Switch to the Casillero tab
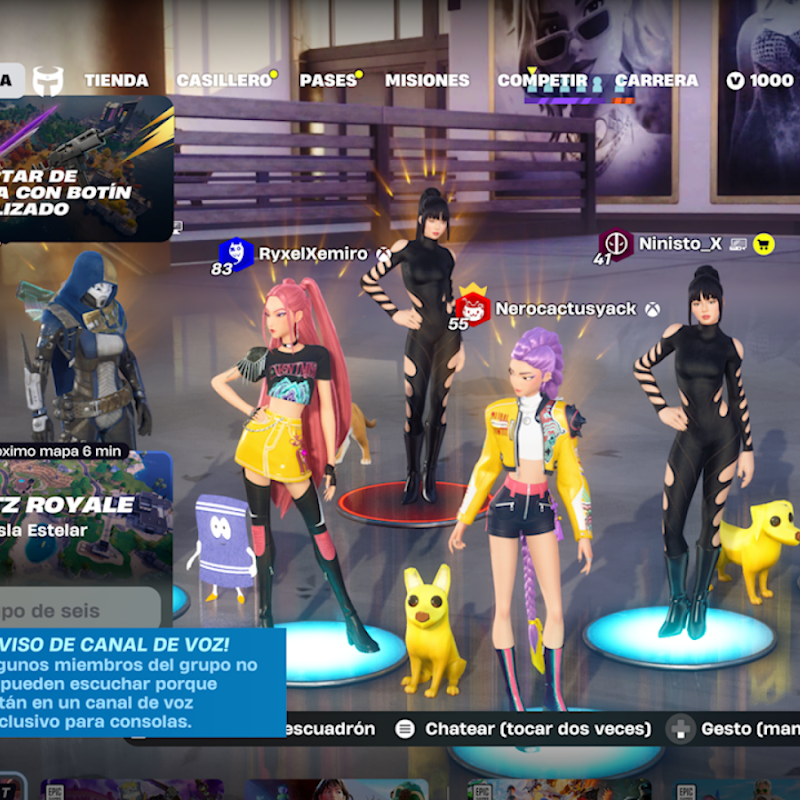The width and height of the screenshot is (800, 800). 224,80
